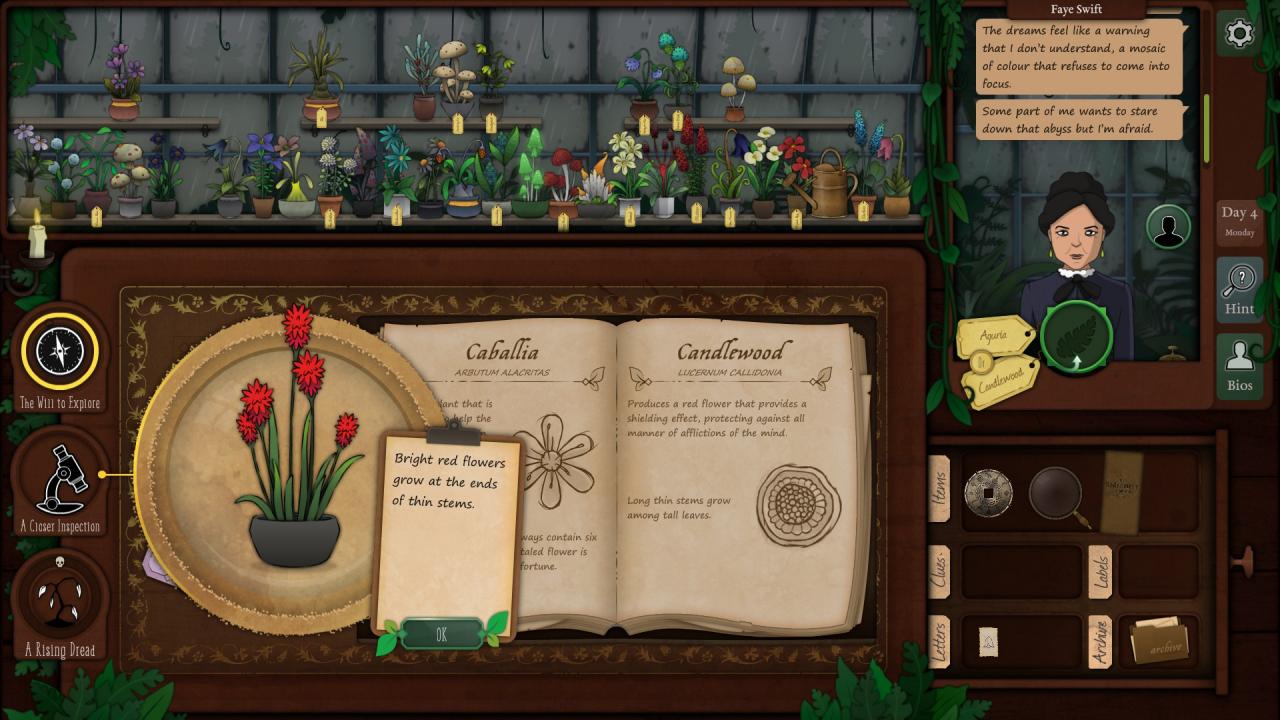Open A Rising Dread skull icon

pyautogui.click(x=60, y=598)
